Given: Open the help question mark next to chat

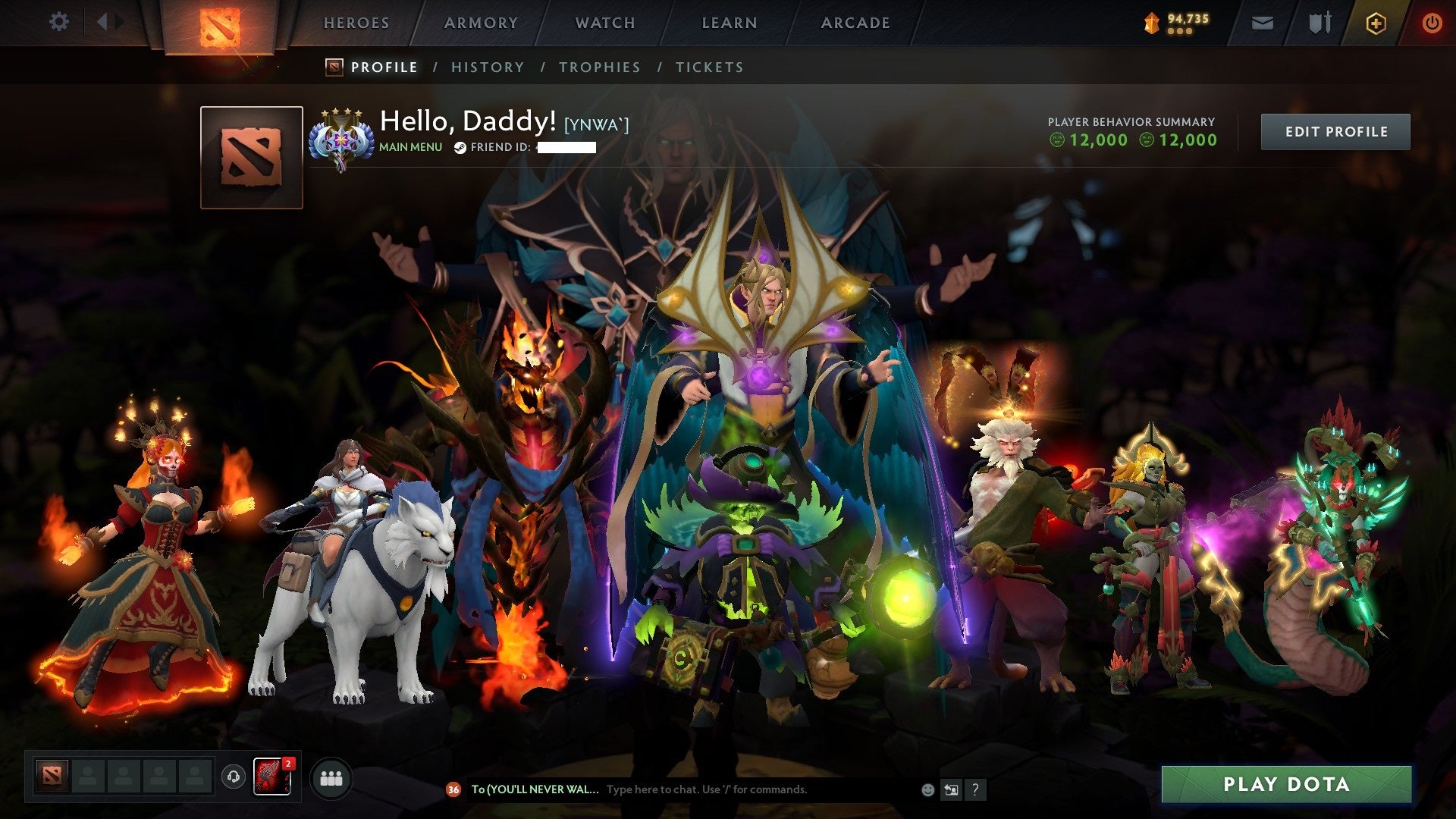Looking at the screenshot, I should pos(974,789).
